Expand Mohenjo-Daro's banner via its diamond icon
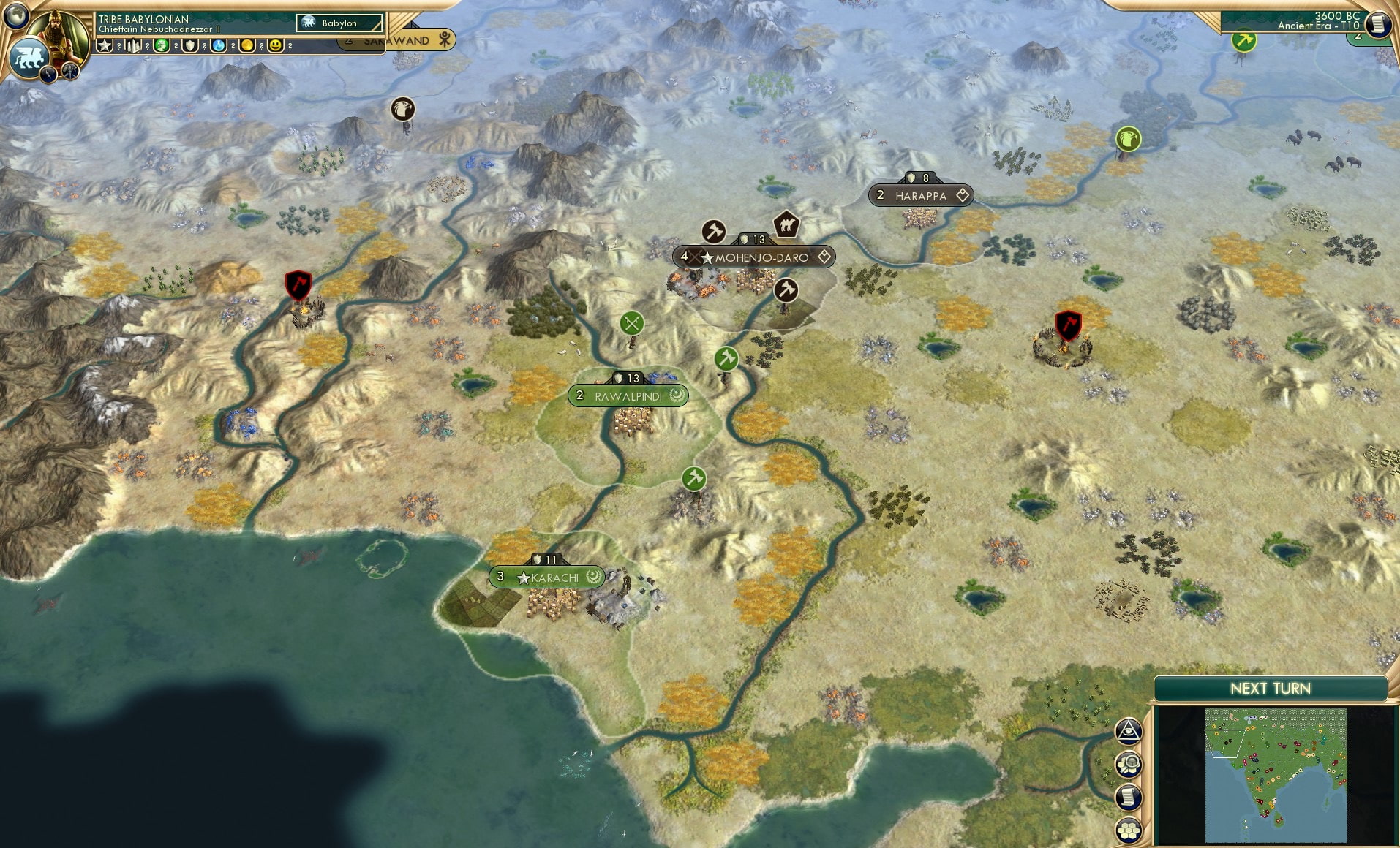Image resolution: width=1400 pixels, height=848 pixels. point(825,257)
